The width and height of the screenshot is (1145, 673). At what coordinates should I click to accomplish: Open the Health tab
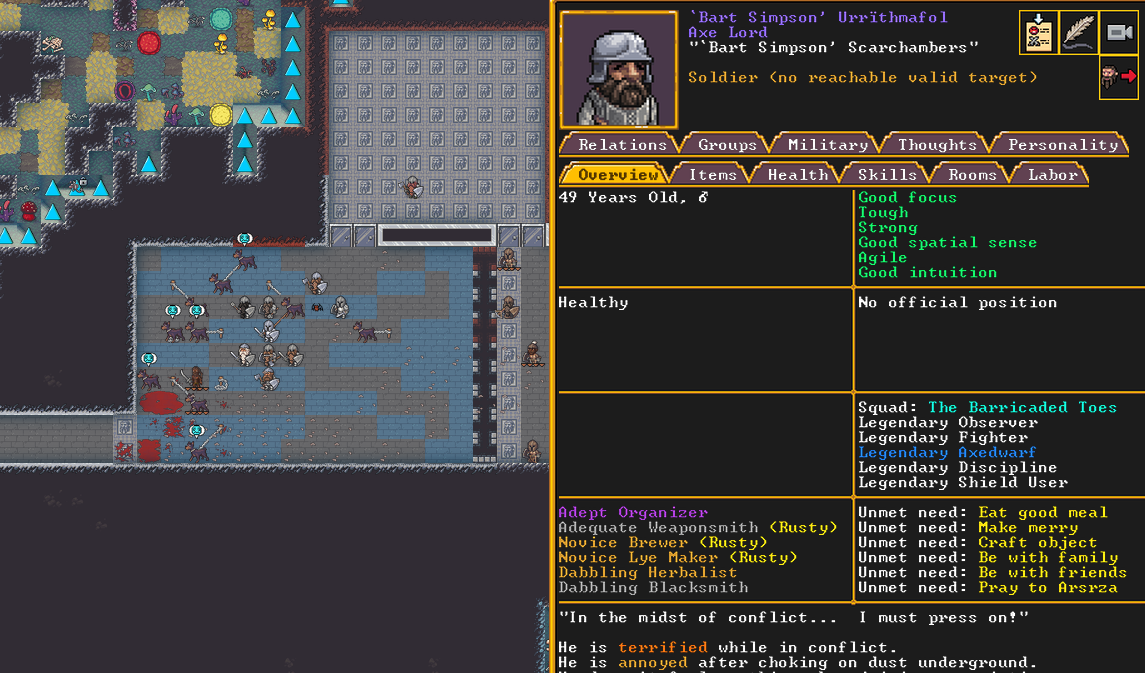point(797,175)
